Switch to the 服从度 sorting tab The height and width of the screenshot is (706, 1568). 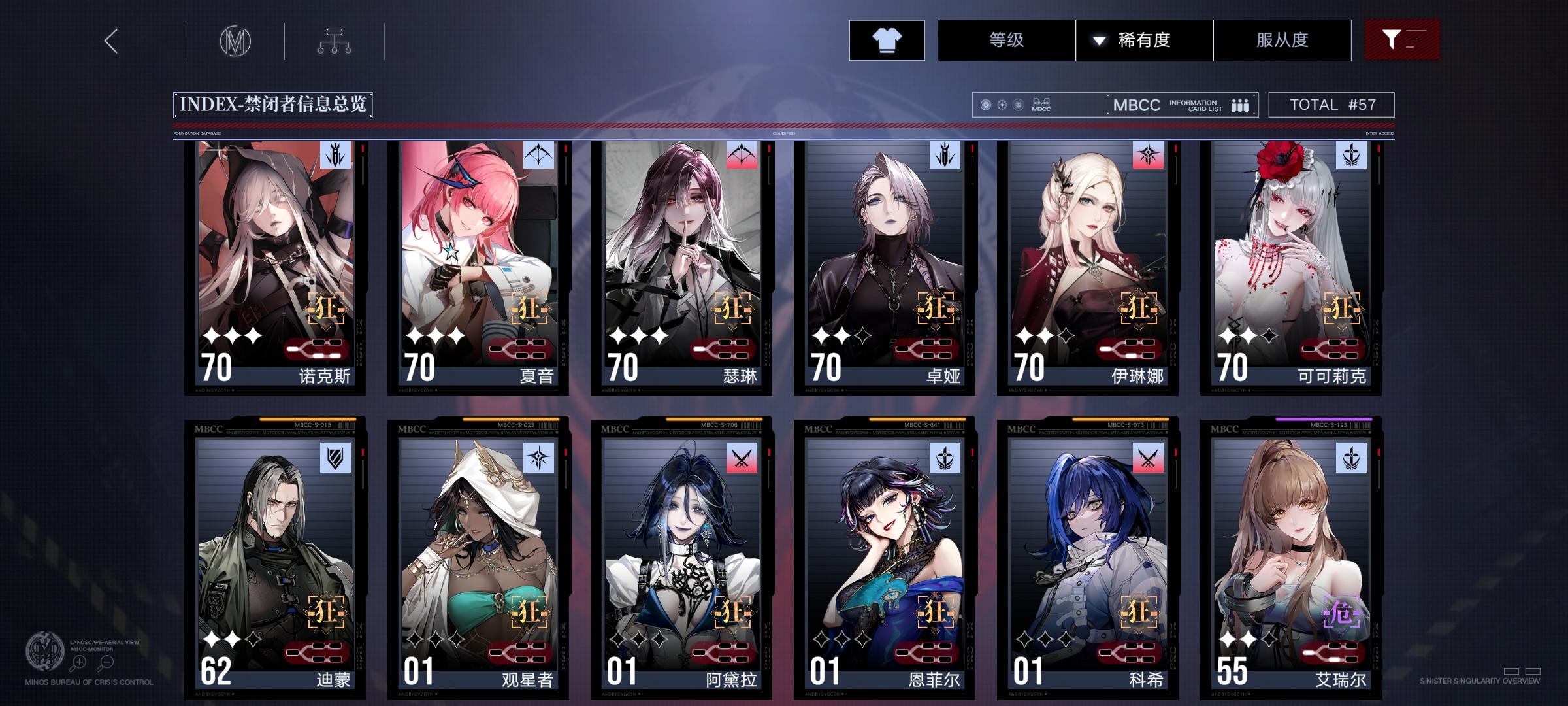(1282, 40)
